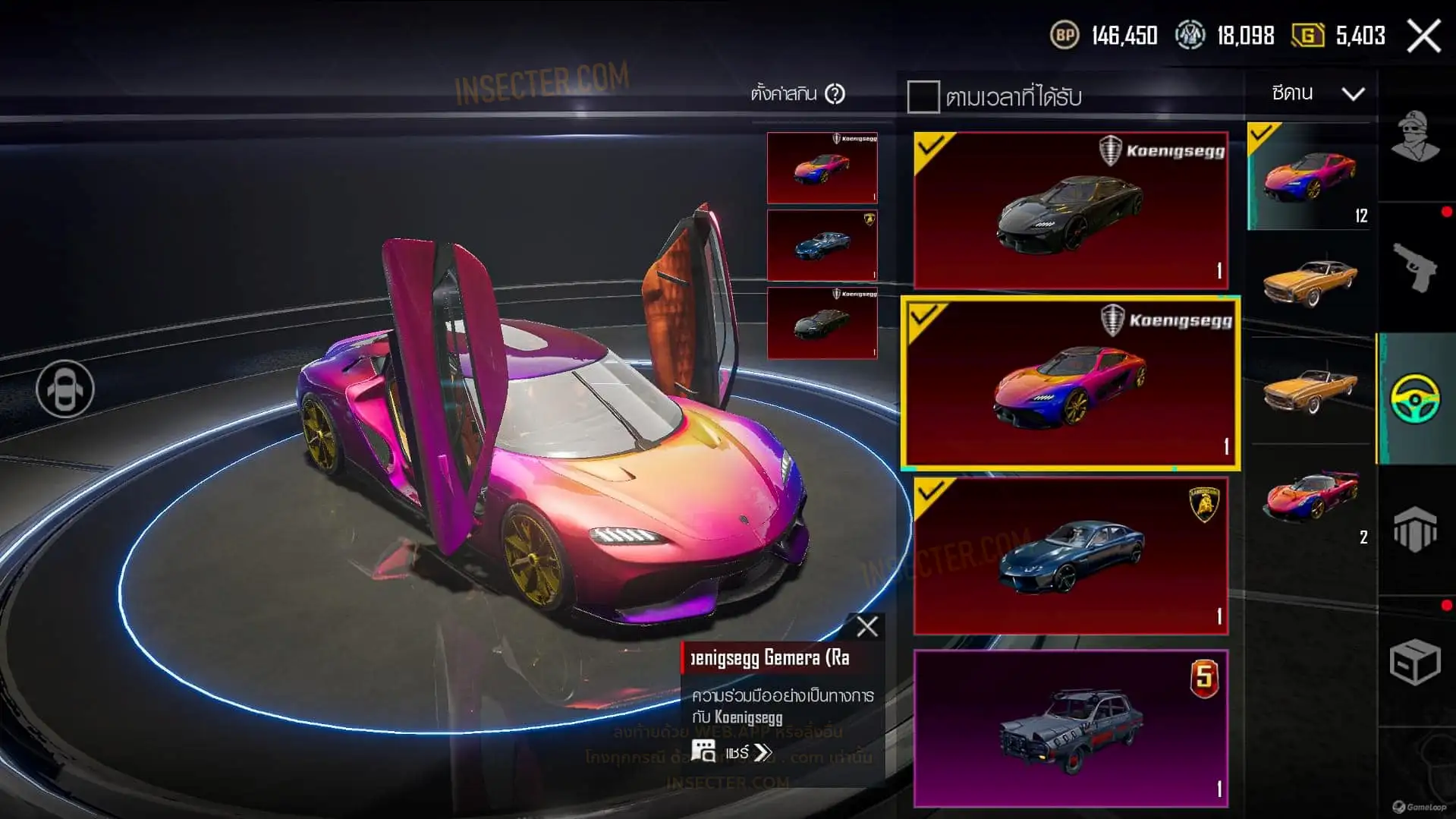Select the red and blue race car vehicle
The width and height of the screenshot is (1456, 819).
point(1310,497)
